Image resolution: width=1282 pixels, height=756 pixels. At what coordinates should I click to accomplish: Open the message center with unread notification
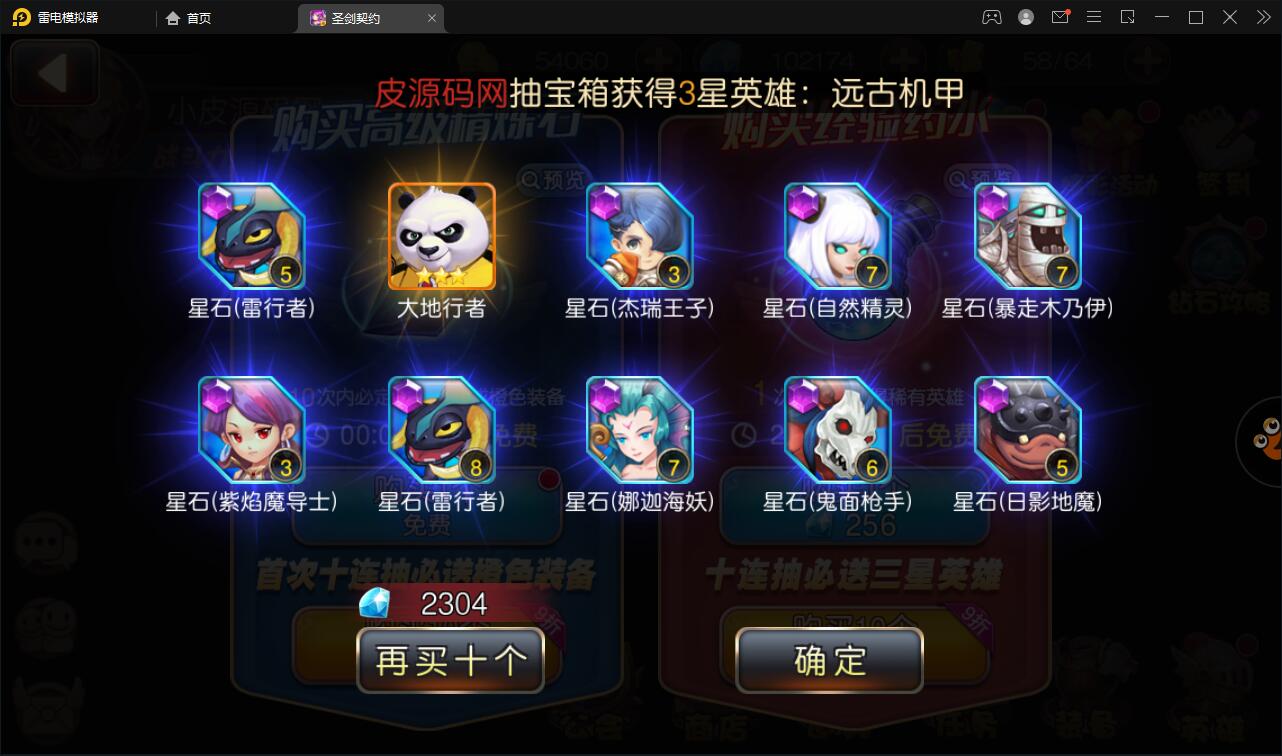[1060, 17]
